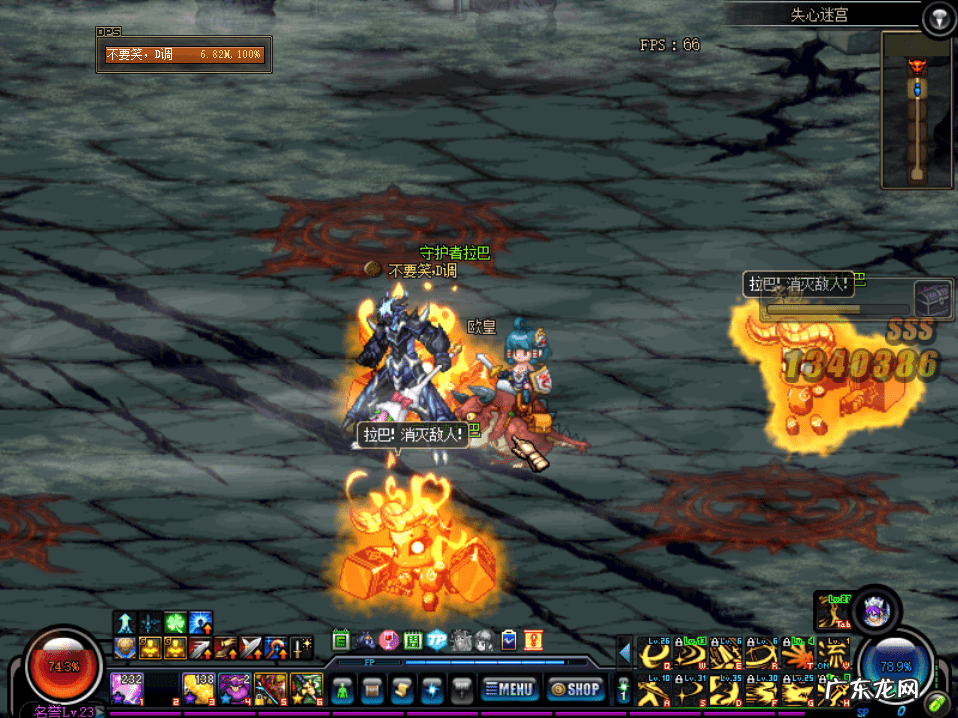958x718 pixels.
Task: Activate the Q key skill
Action: click(x=656, y=654)
